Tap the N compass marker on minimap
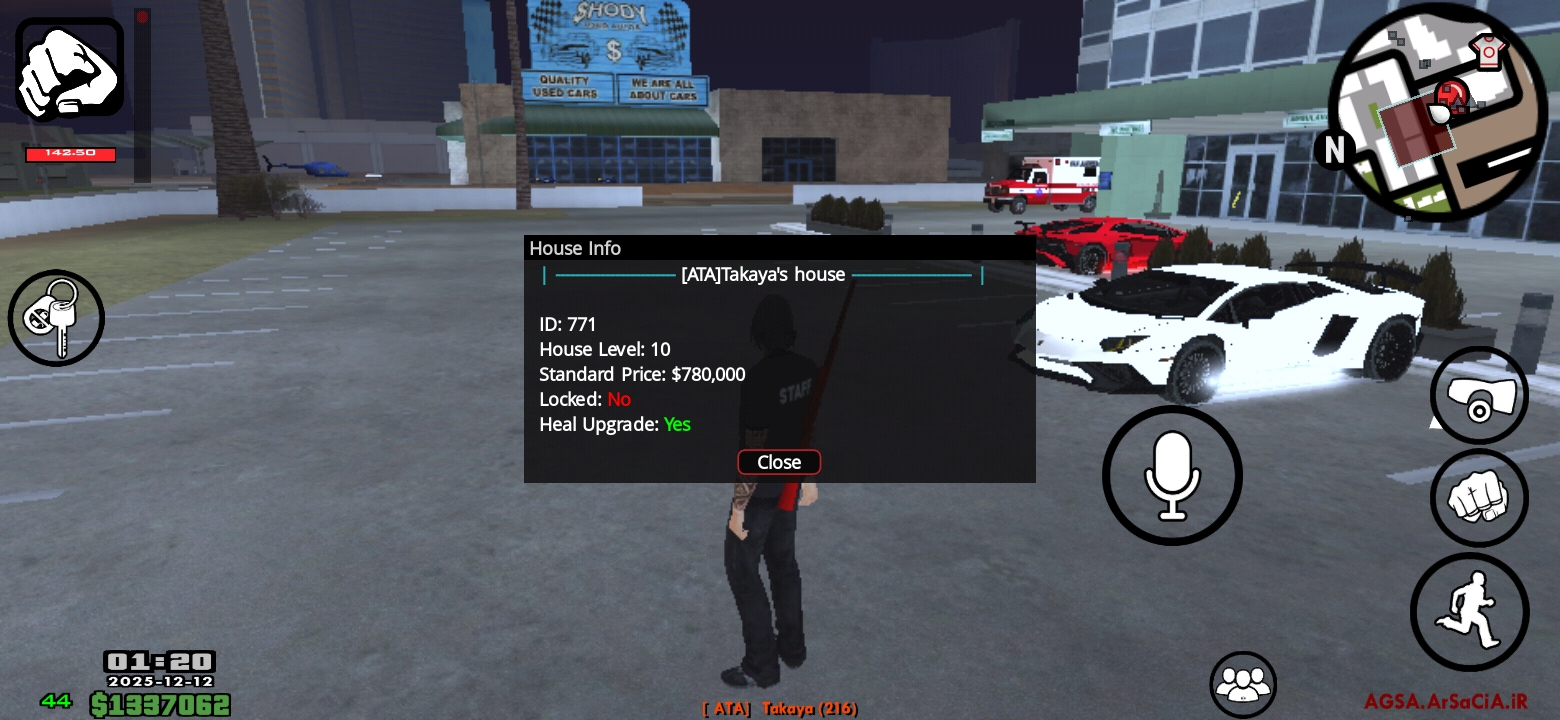1560x720 pixels. [1335, 150]
